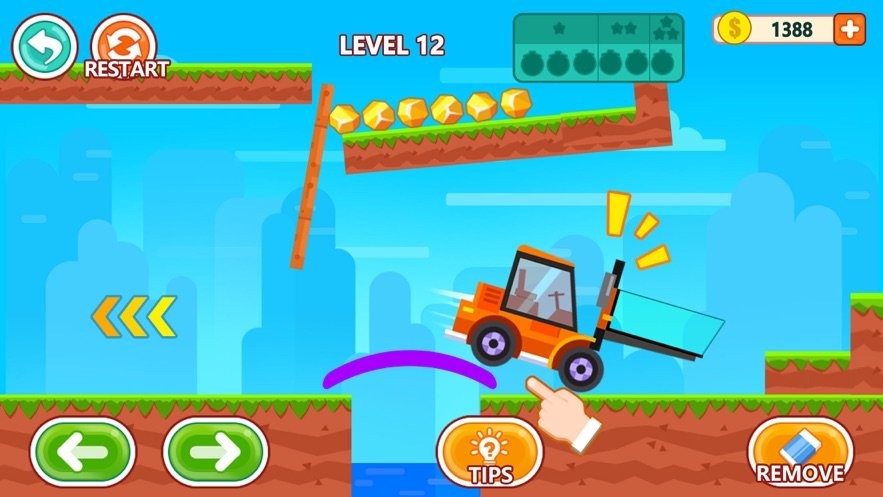This screenshot has height=497, width=883.
Task: Add more coins with the plus button
Action: coord(849,29)
